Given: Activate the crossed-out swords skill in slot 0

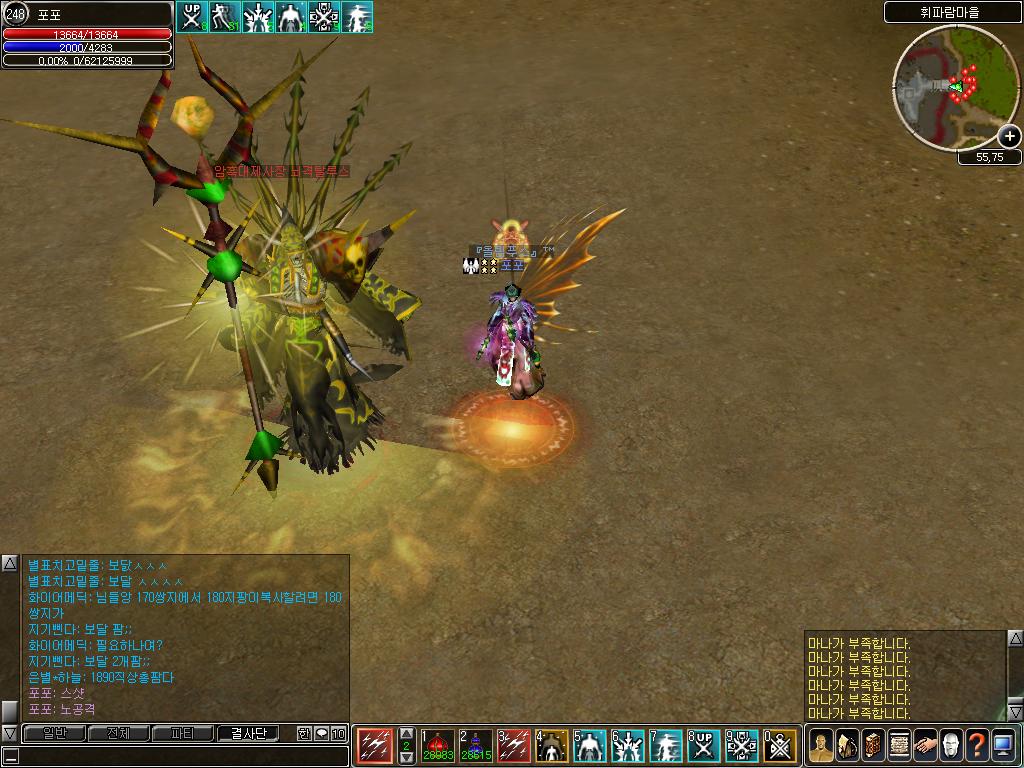Looking at the screenshot, I should coord(780,746).
